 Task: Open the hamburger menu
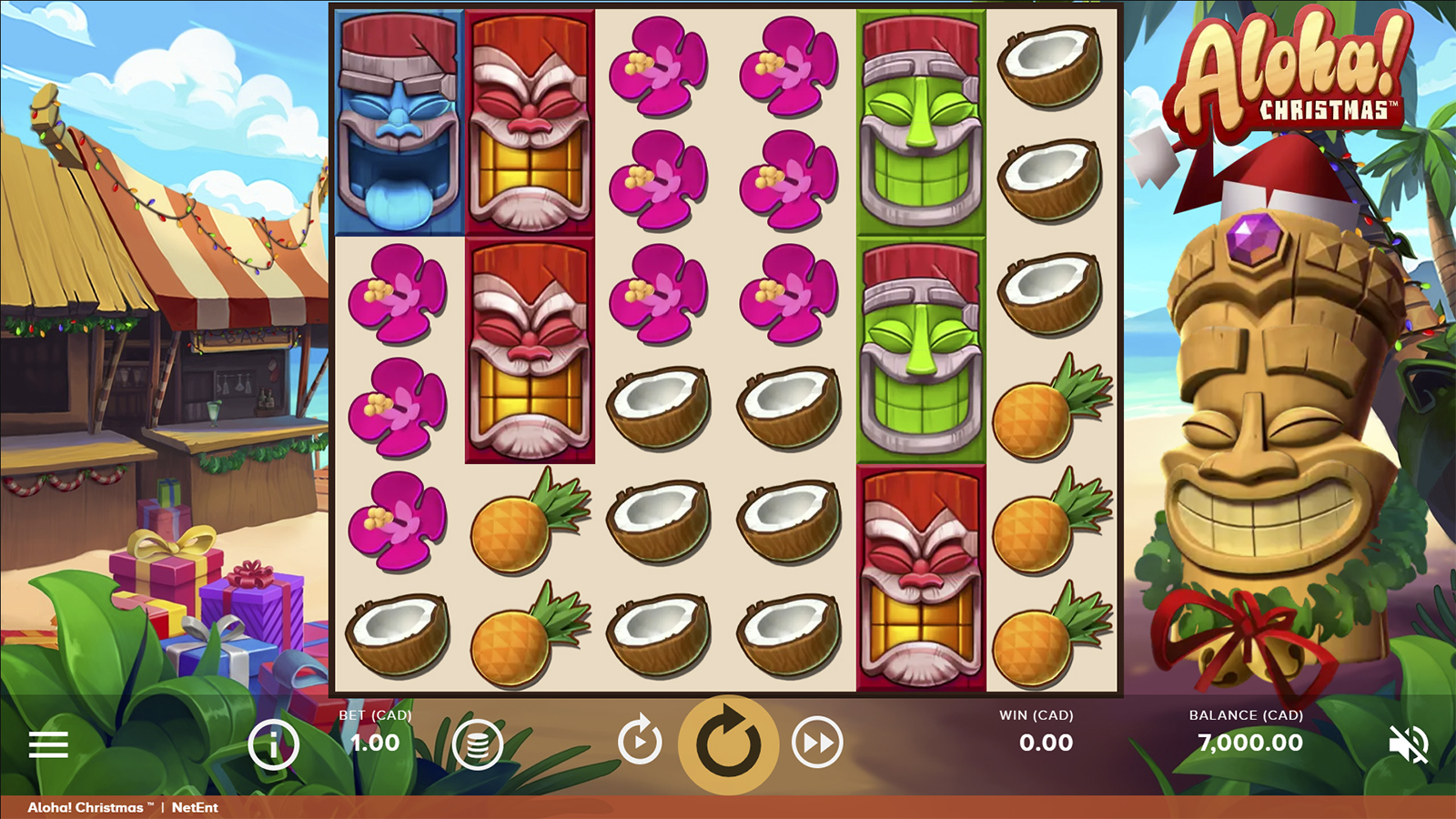pyautogui.click(x=48, y=744)
